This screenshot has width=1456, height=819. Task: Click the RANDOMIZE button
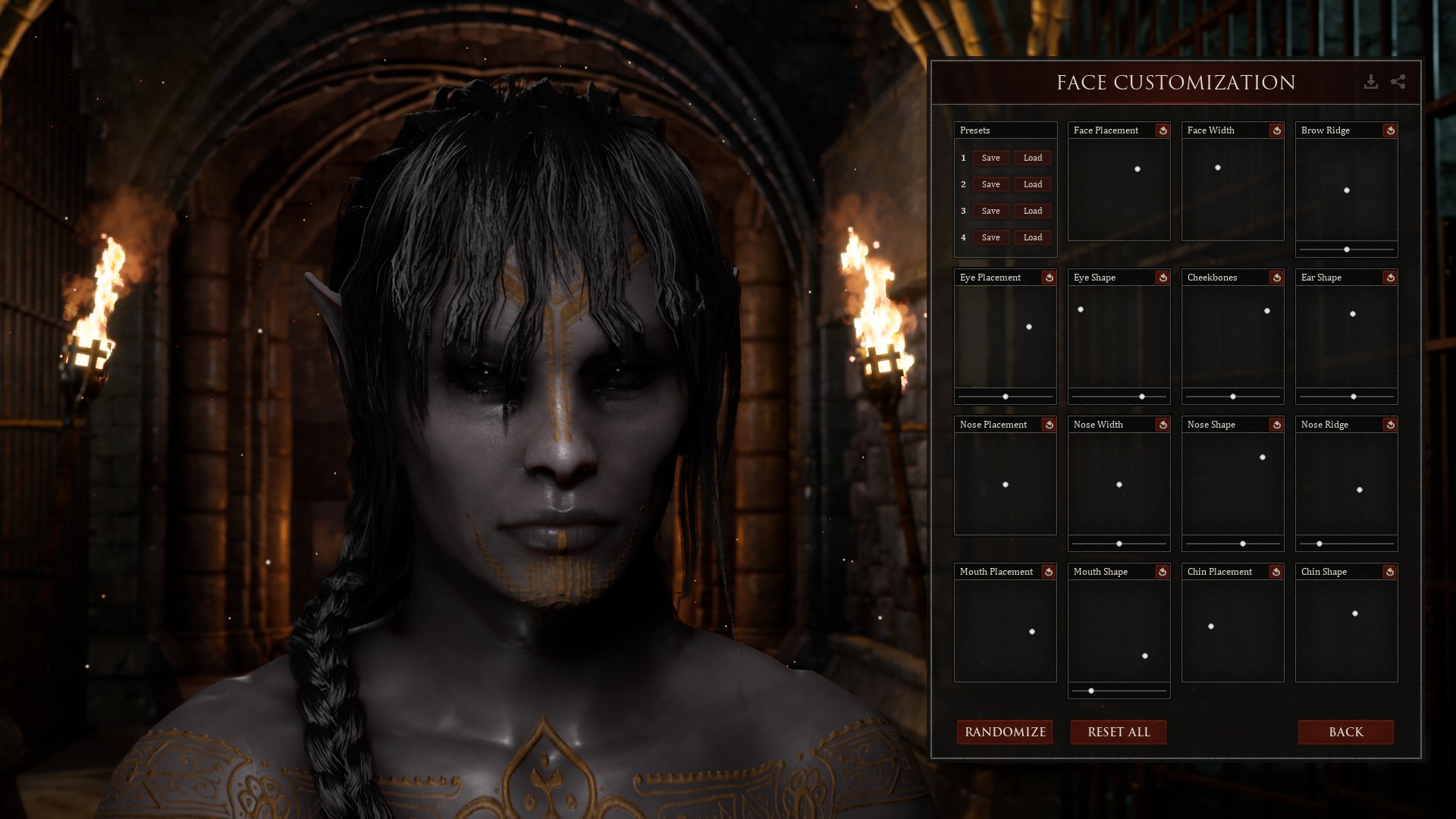[1005, 732]
